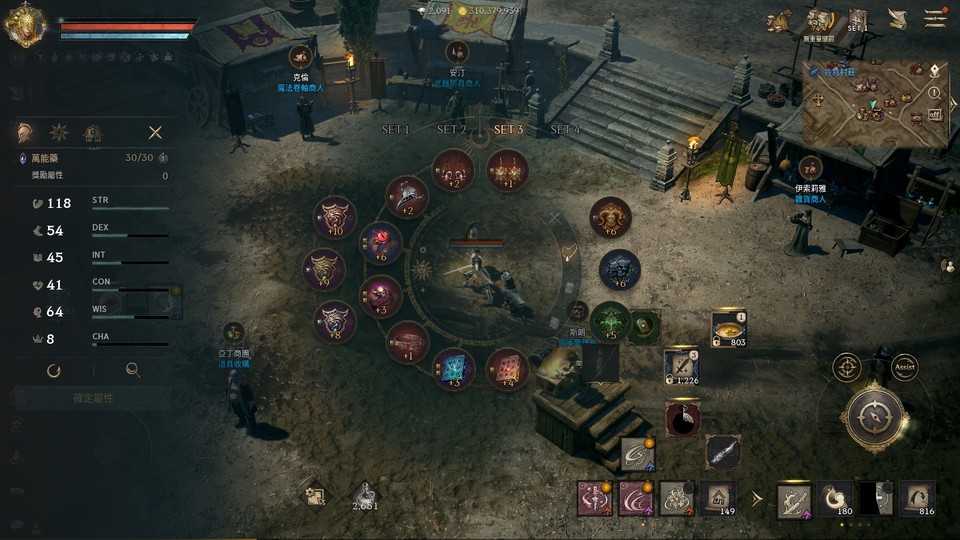Open the main hamburger menu
Viewport: 960px width, 540px height.
click(935, 18)
